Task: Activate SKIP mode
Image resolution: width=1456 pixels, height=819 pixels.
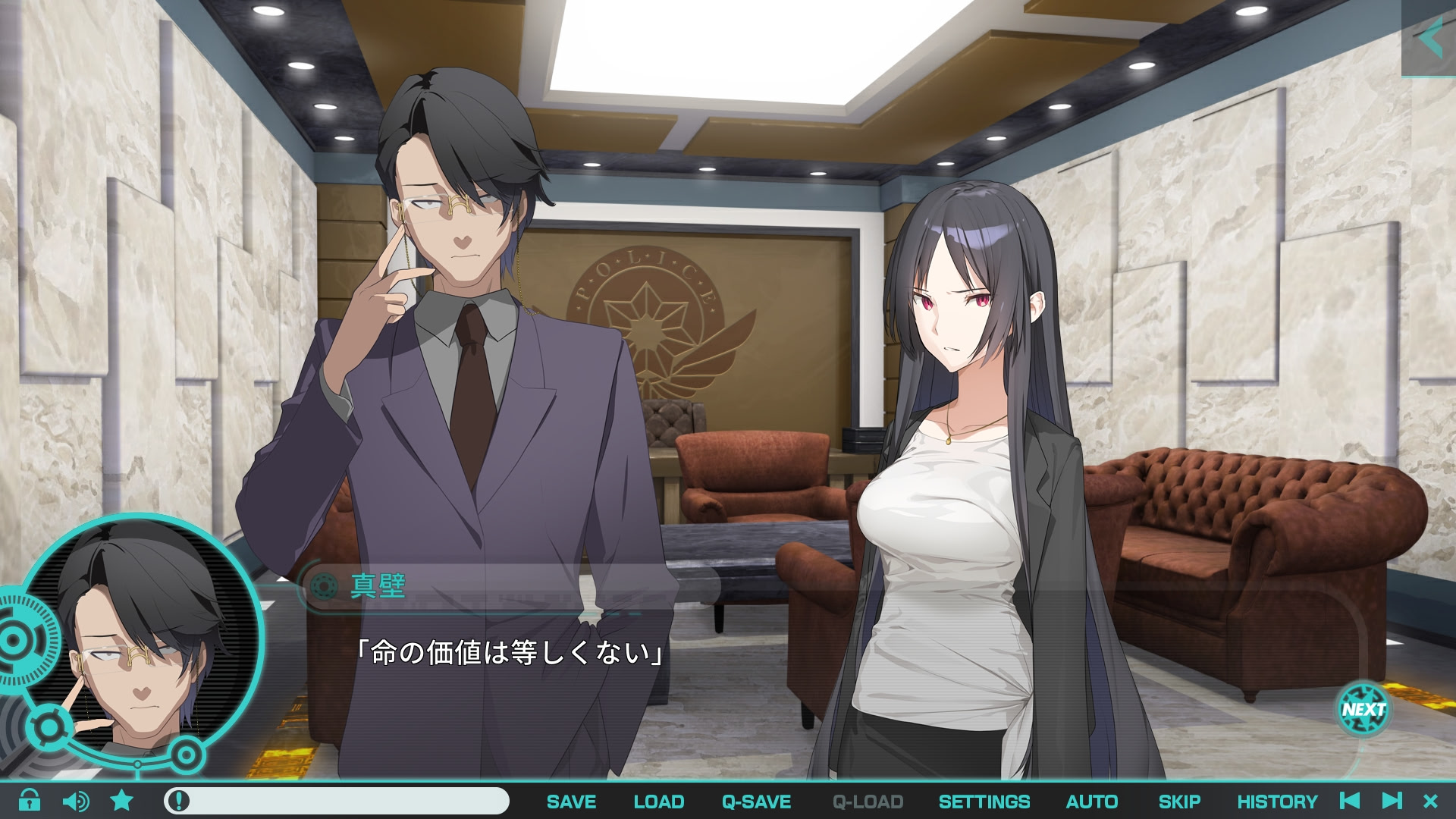Action: (x=1179, y=802)
